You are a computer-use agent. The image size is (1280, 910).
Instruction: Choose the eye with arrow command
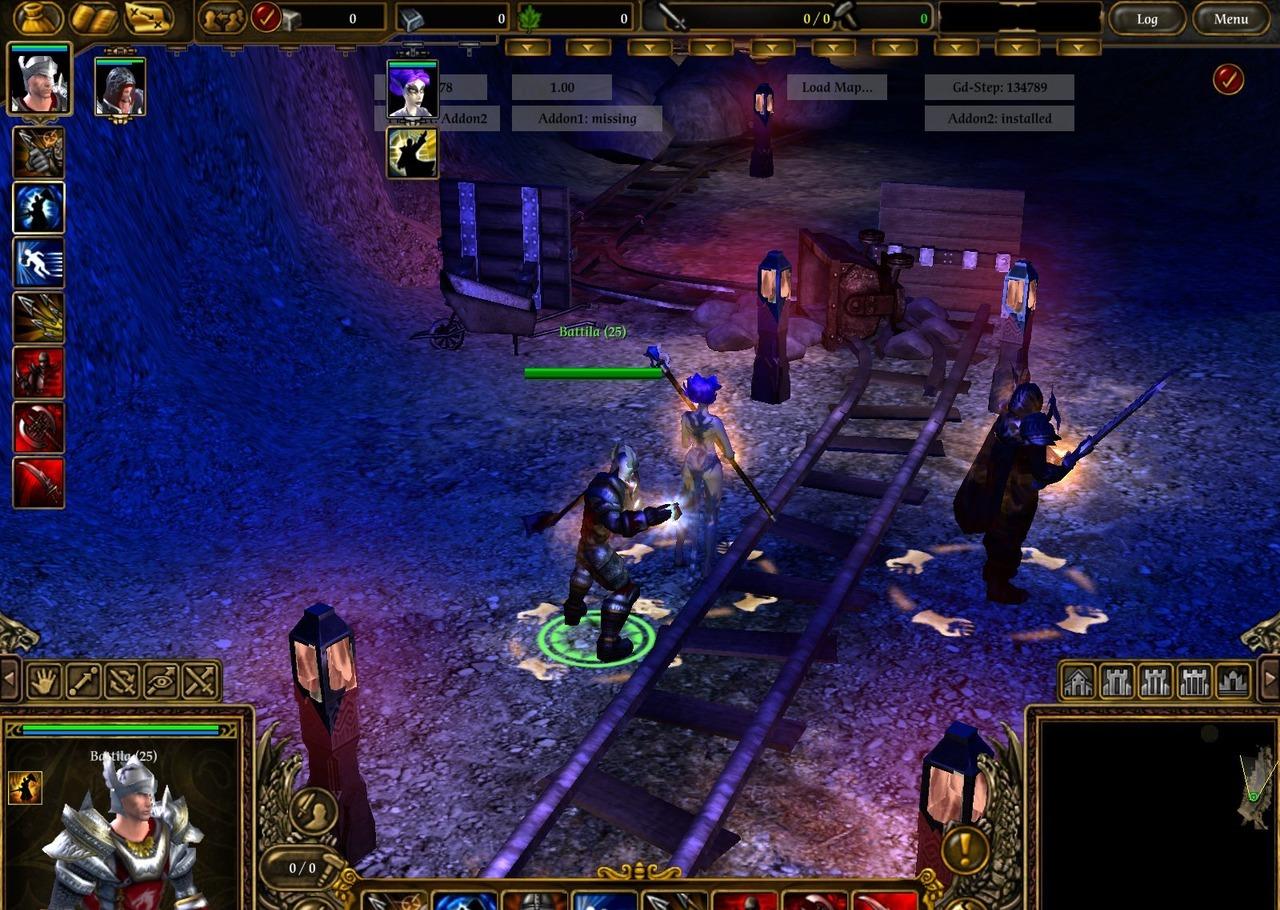tap(161, 681)
